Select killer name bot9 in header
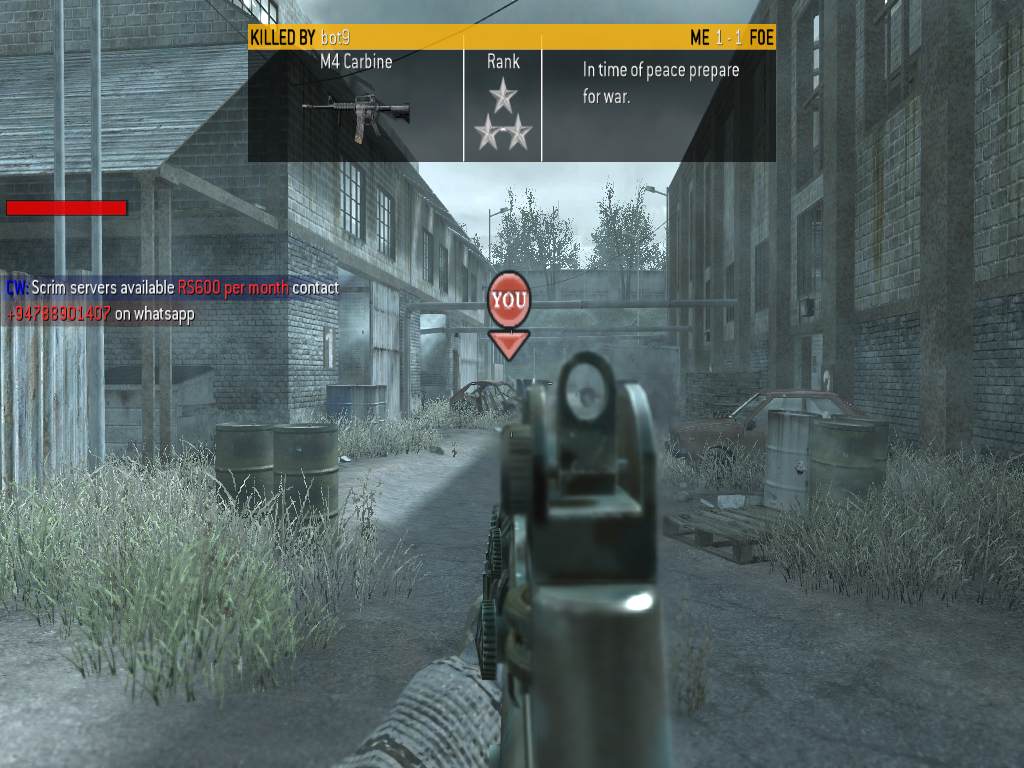This screenshot has width=1024, height=768. coord(335,38)
